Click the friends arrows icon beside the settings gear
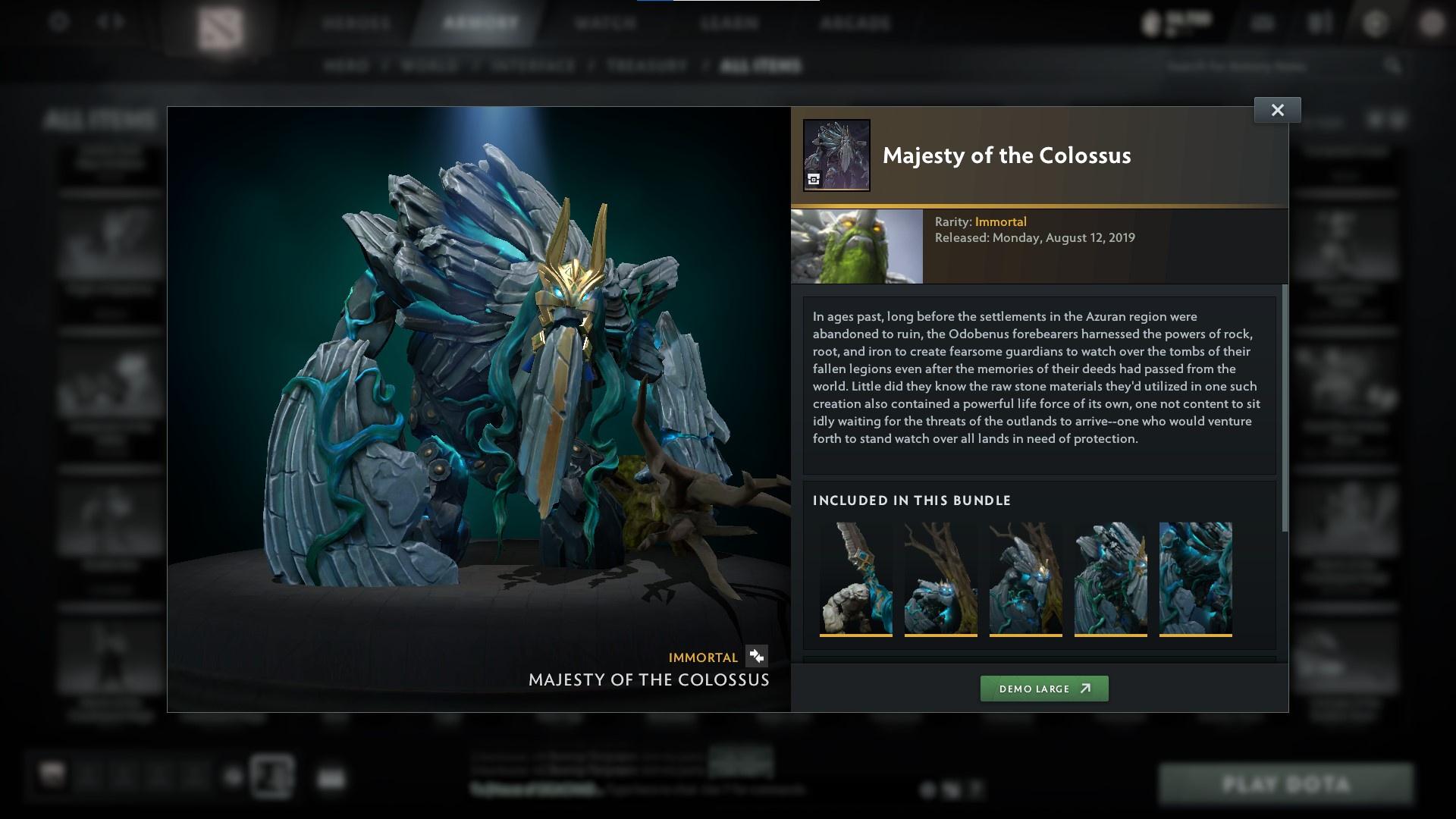Viewport: 1456px width, 819px height. coord(108,21)
